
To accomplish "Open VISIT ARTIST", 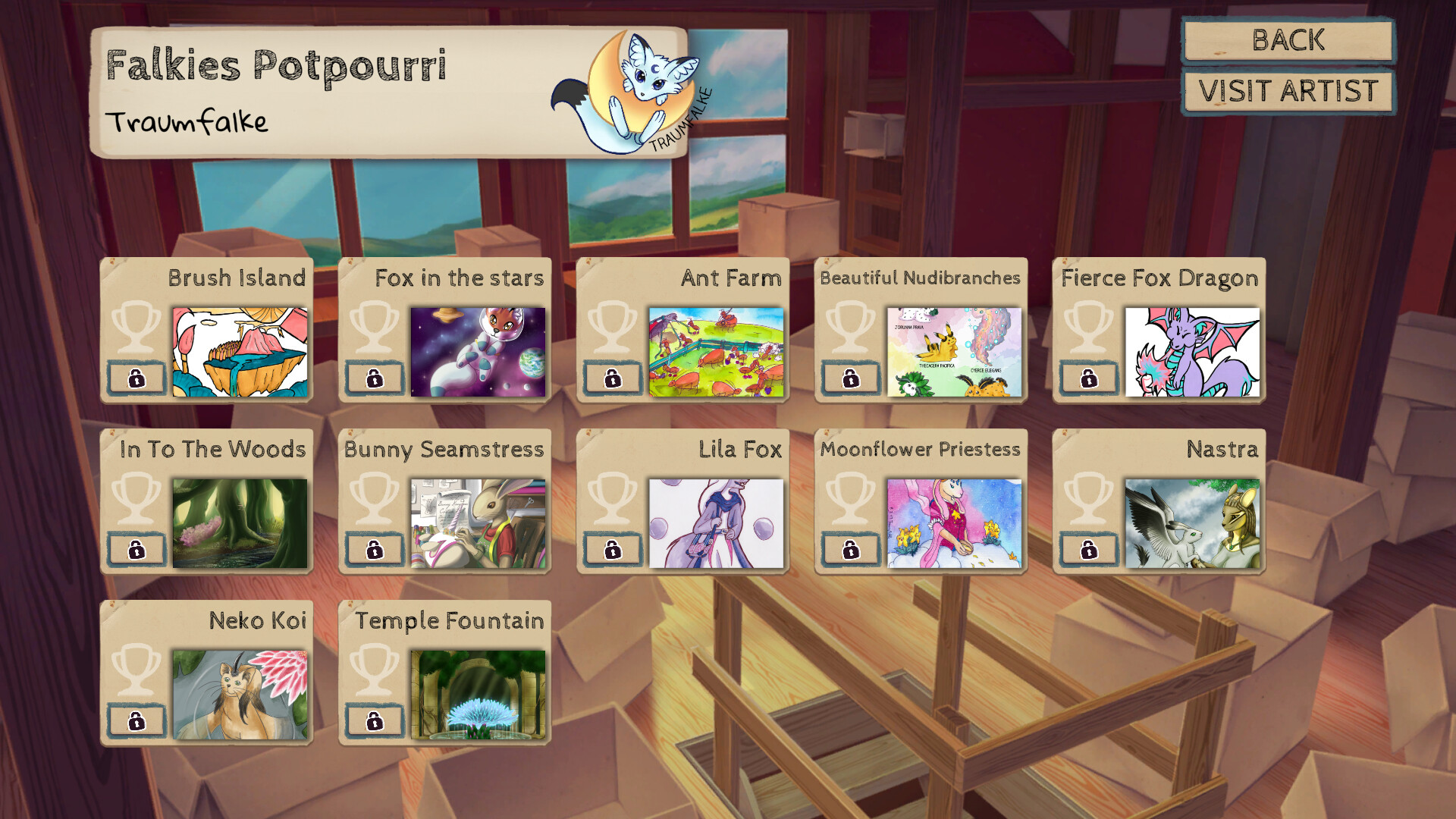I will coord(1287,91).
